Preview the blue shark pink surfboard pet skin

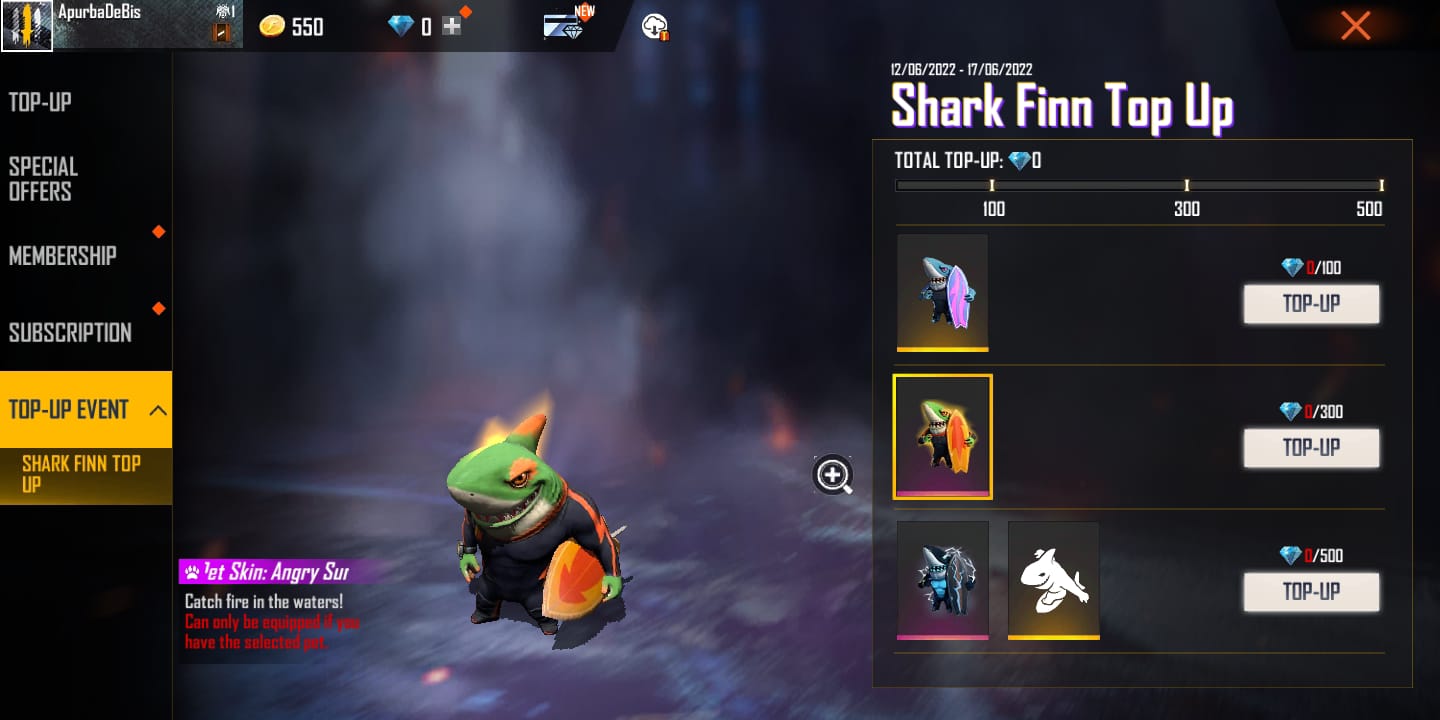point(942,292)
